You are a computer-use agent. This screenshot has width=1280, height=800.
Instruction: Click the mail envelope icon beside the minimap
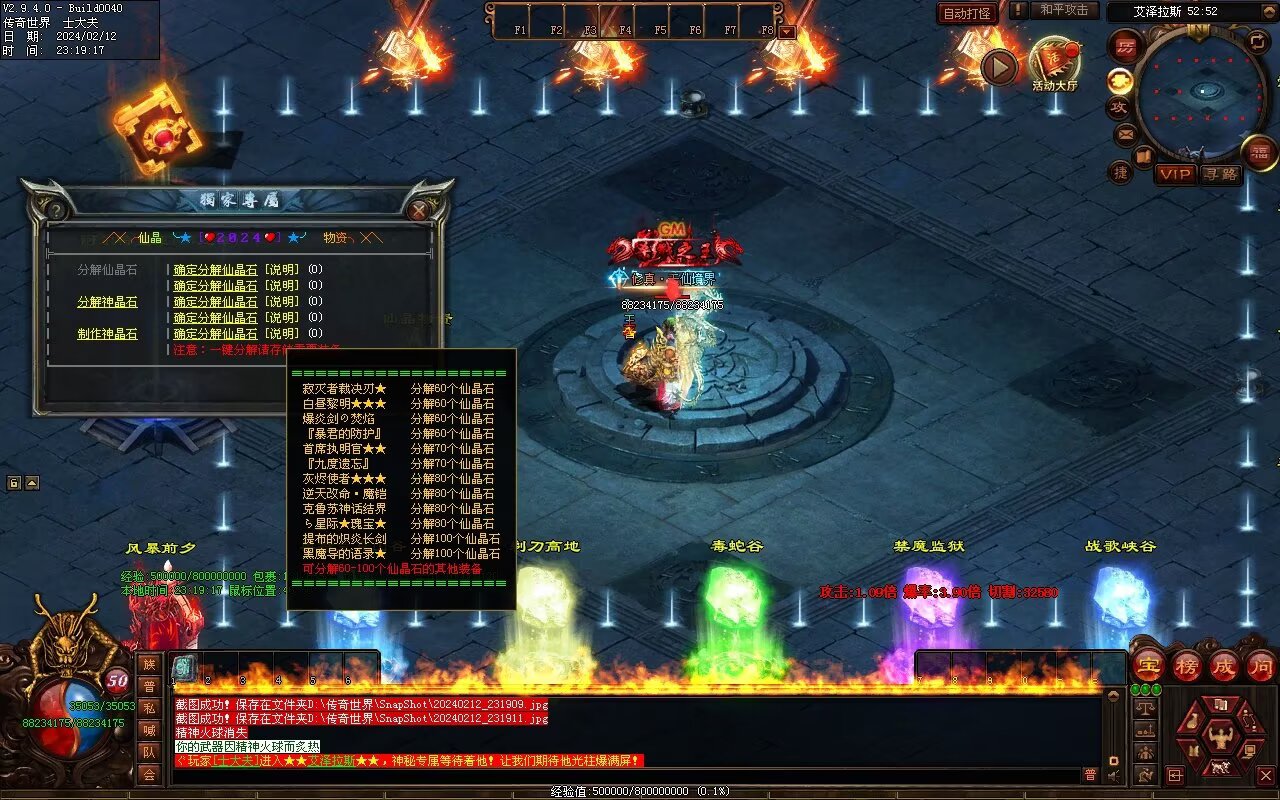pos(1126,133)
